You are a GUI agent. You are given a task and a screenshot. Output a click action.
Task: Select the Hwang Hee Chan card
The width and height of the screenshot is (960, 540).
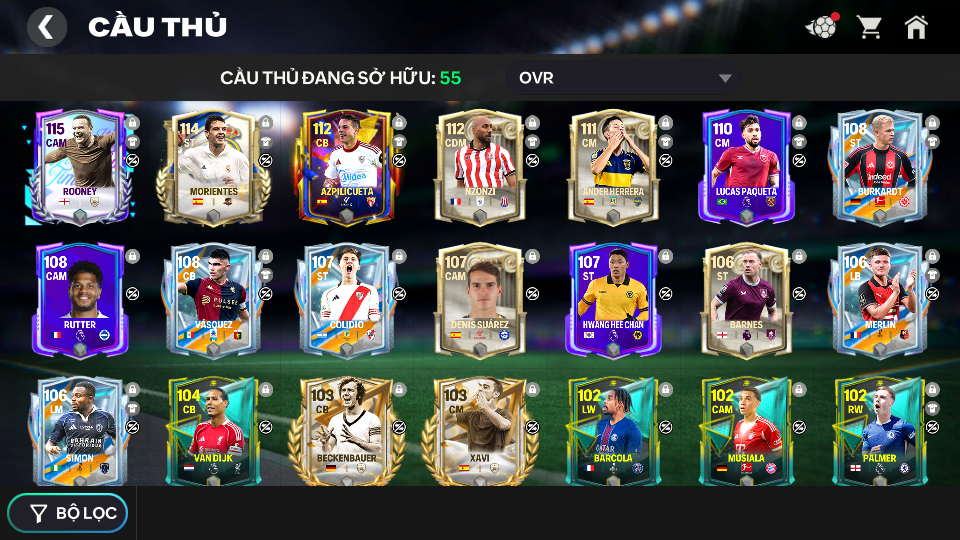(x=613, y=299)
